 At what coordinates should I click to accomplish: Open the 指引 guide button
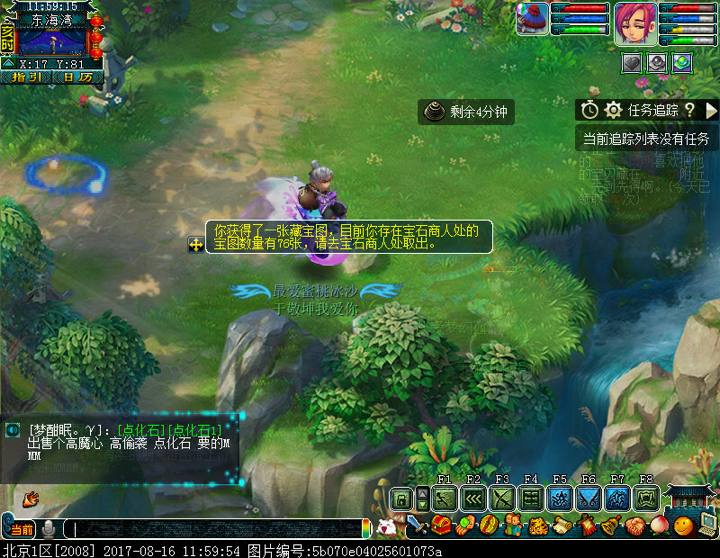point(27,77)
